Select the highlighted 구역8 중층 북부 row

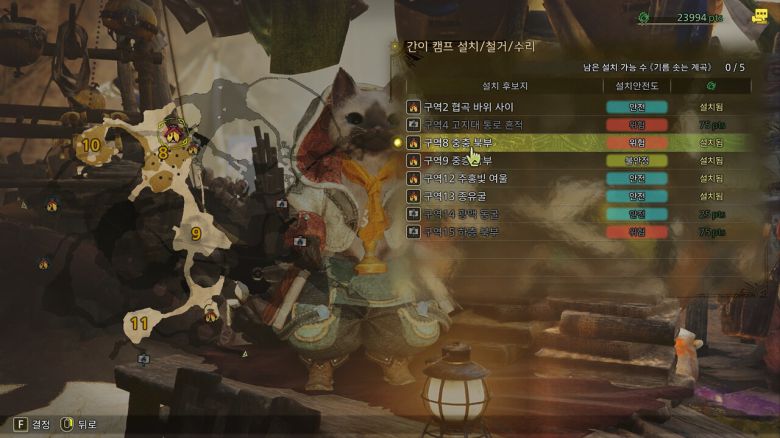coord(468,143)
